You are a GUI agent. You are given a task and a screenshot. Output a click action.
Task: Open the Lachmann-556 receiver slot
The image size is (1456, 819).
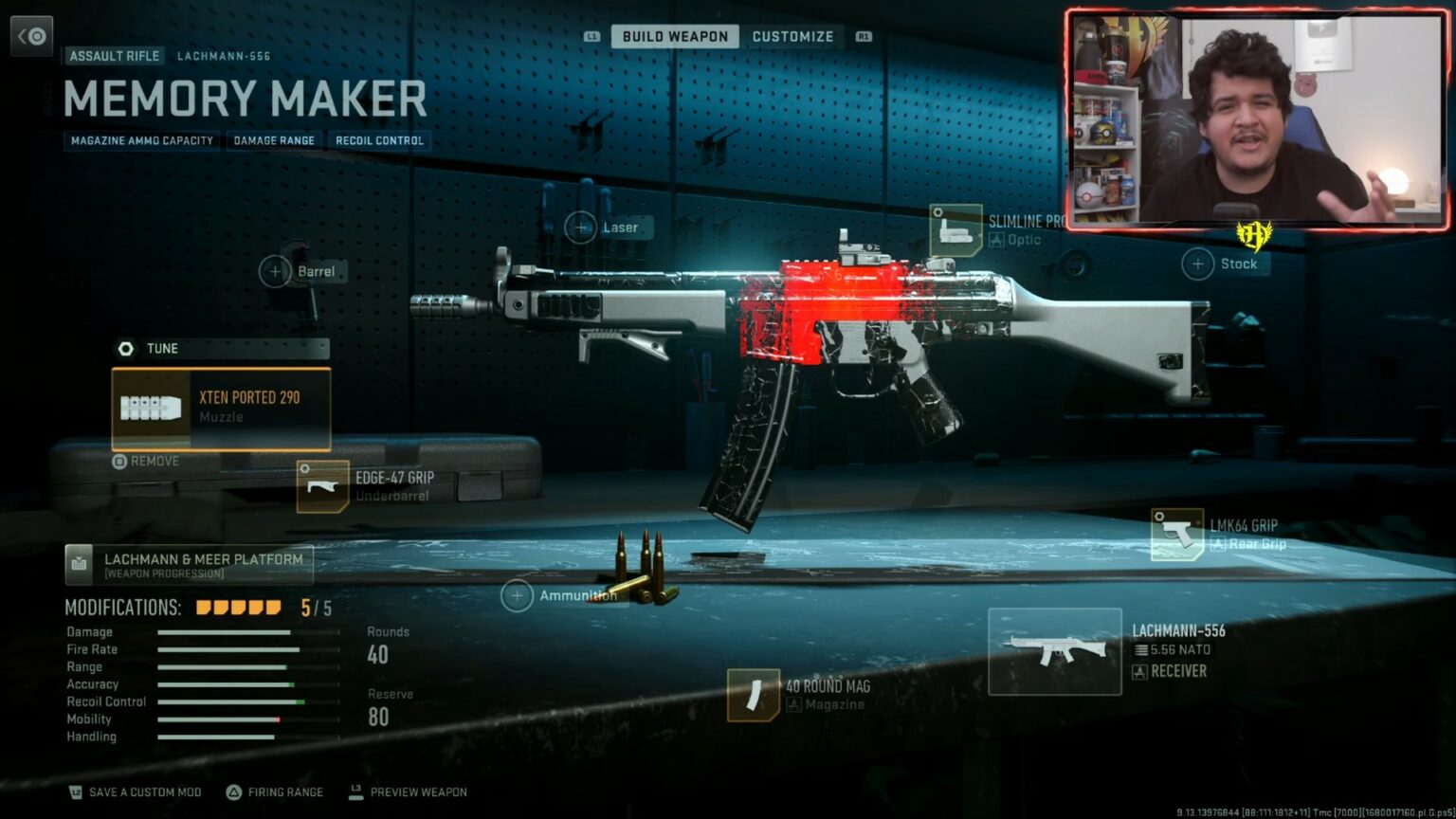tap(1054, 650)
